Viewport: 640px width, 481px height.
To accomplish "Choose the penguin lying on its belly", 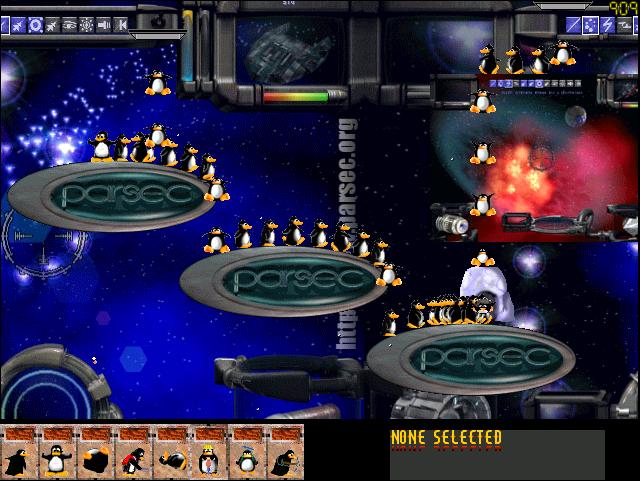I will [171, 459].
